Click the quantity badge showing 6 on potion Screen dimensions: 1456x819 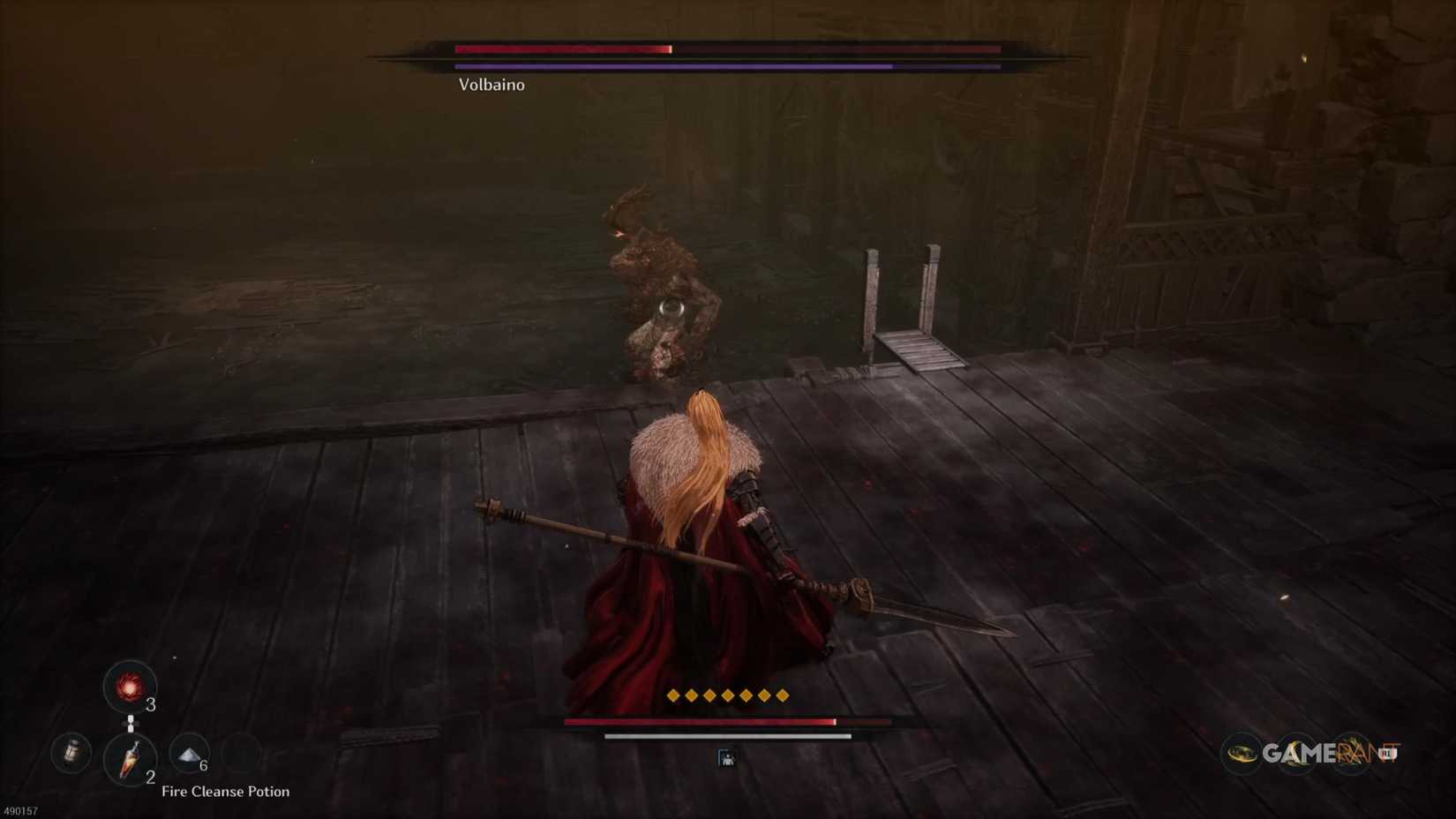point(202,764)
